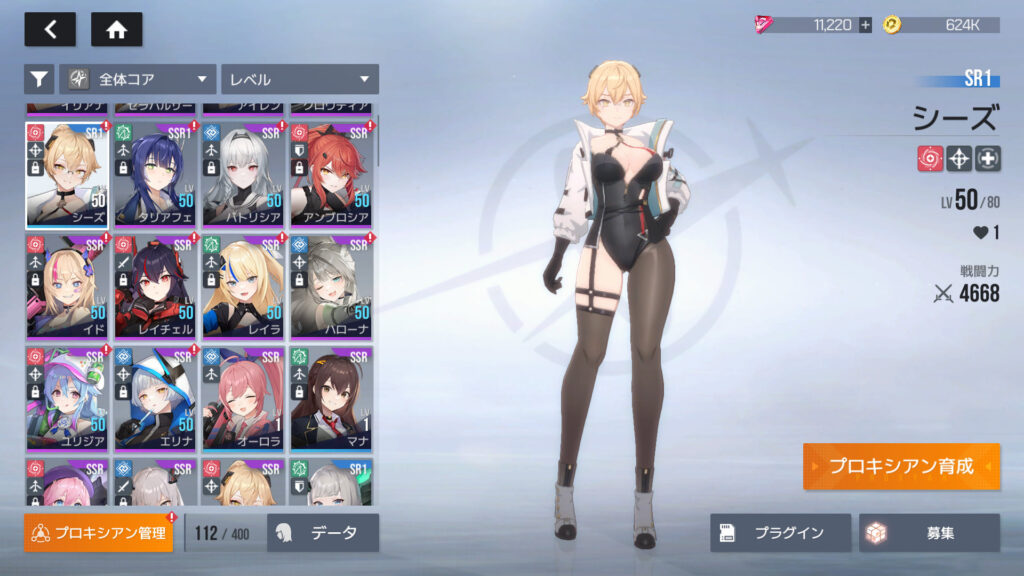Open the character filter funnel
1024x576 pixels.
38,79
